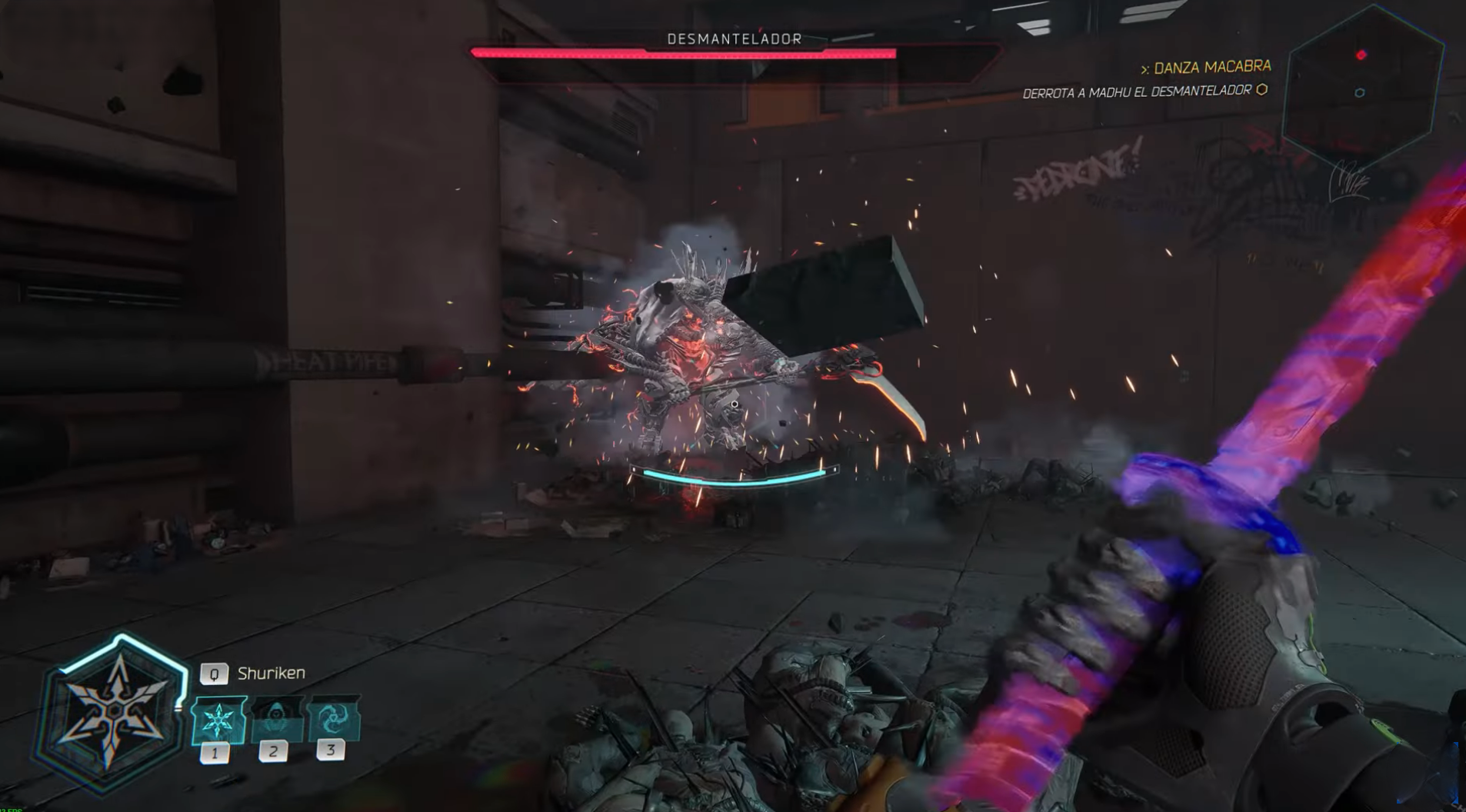
Task: Select the red enemy dot on the minimap
Action: pos(1361,53)
